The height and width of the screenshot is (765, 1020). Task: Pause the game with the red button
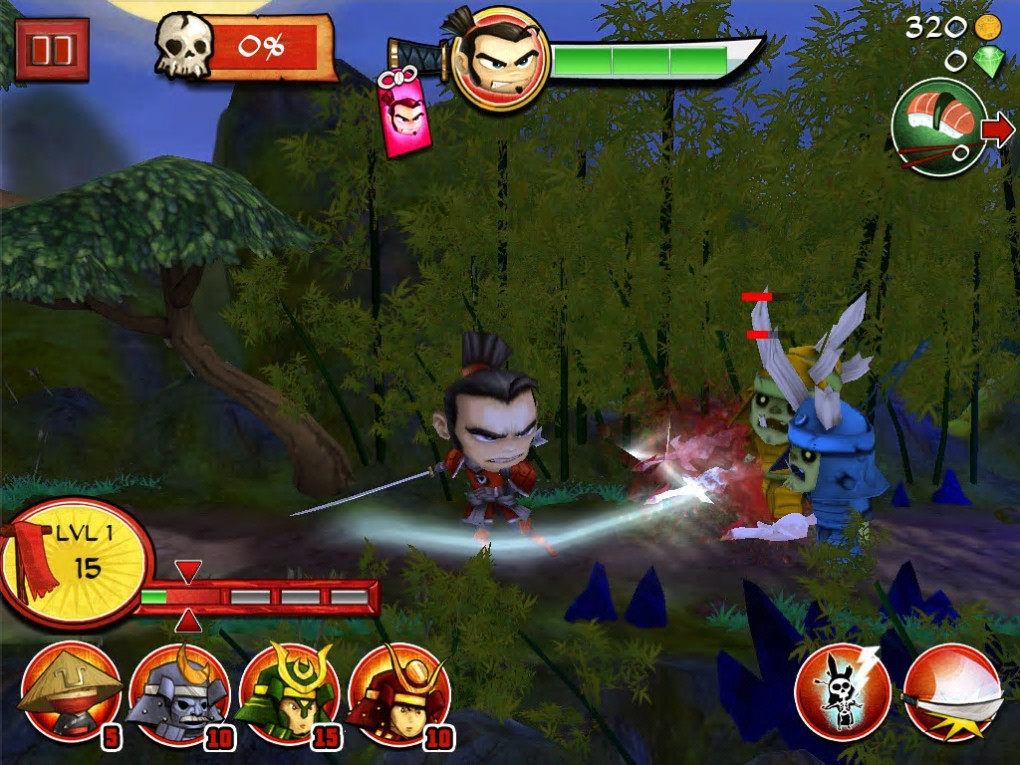click(52, 49)
